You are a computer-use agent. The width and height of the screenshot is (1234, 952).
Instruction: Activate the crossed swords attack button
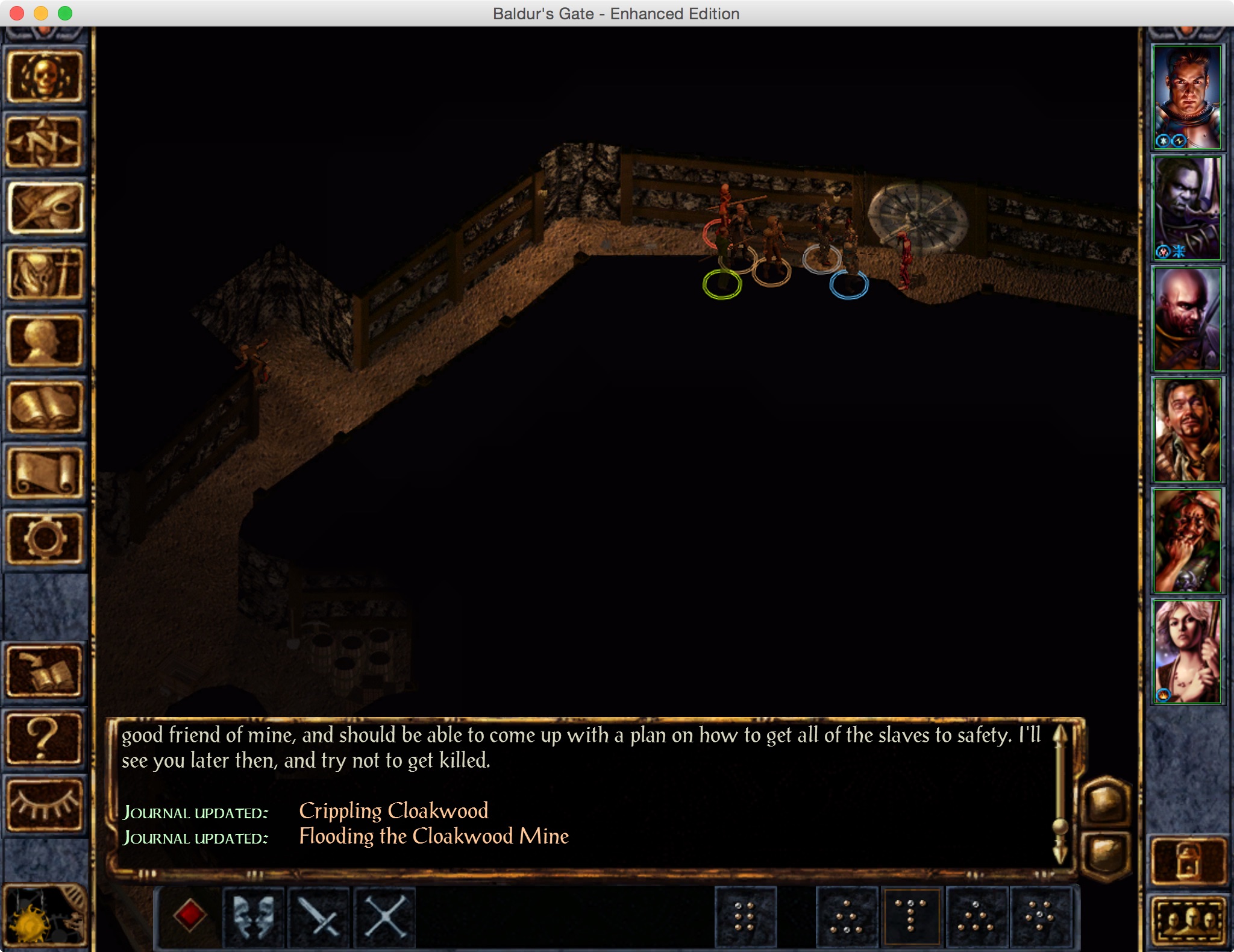[319, 916]
